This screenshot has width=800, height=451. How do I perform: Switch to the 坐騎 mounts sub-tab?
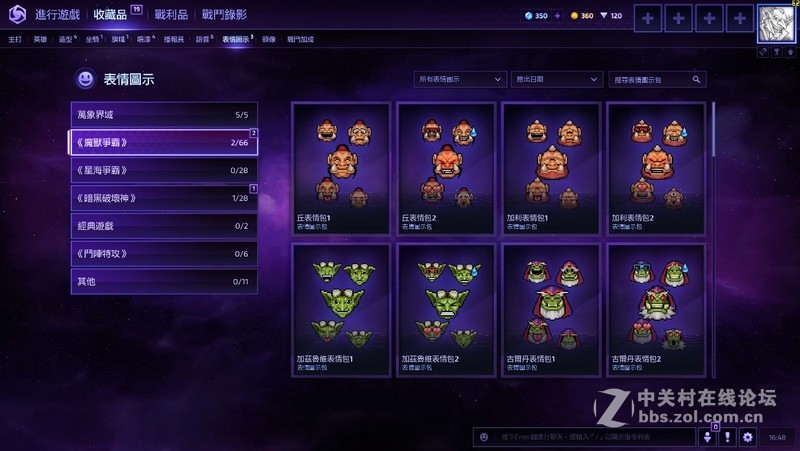[93, 39]
